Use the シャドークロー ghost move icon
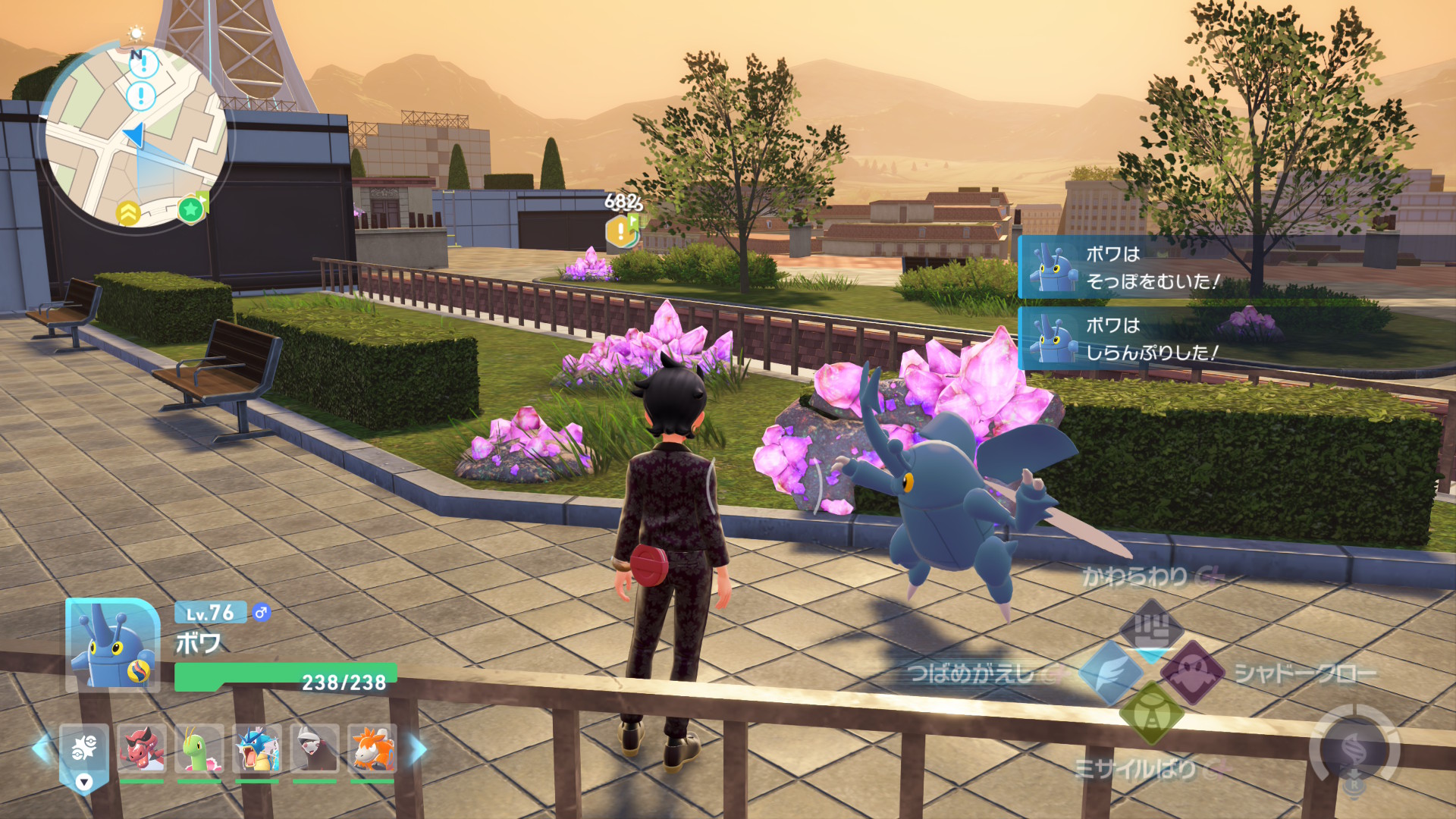The image size is (1456, 819). tap(1193, 672)
